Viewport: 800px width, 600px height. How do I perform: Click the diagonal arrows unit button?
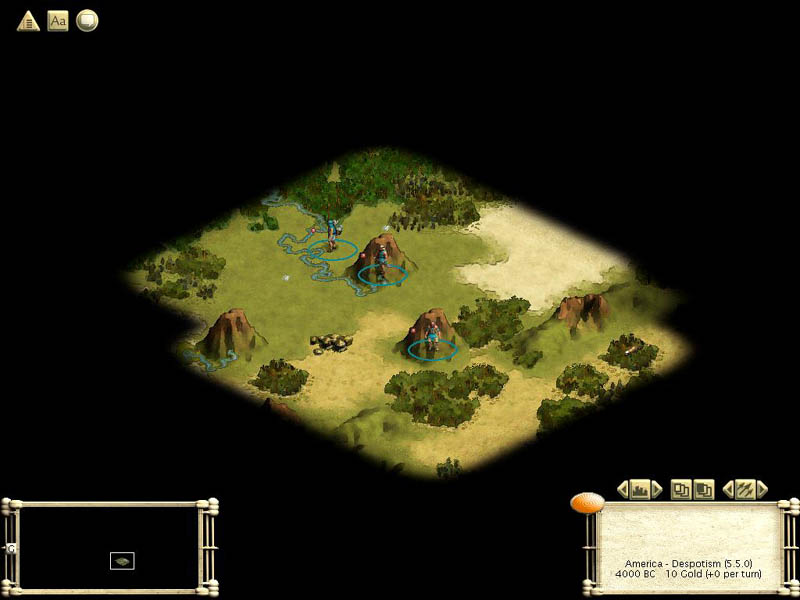(x=745, y=489)
